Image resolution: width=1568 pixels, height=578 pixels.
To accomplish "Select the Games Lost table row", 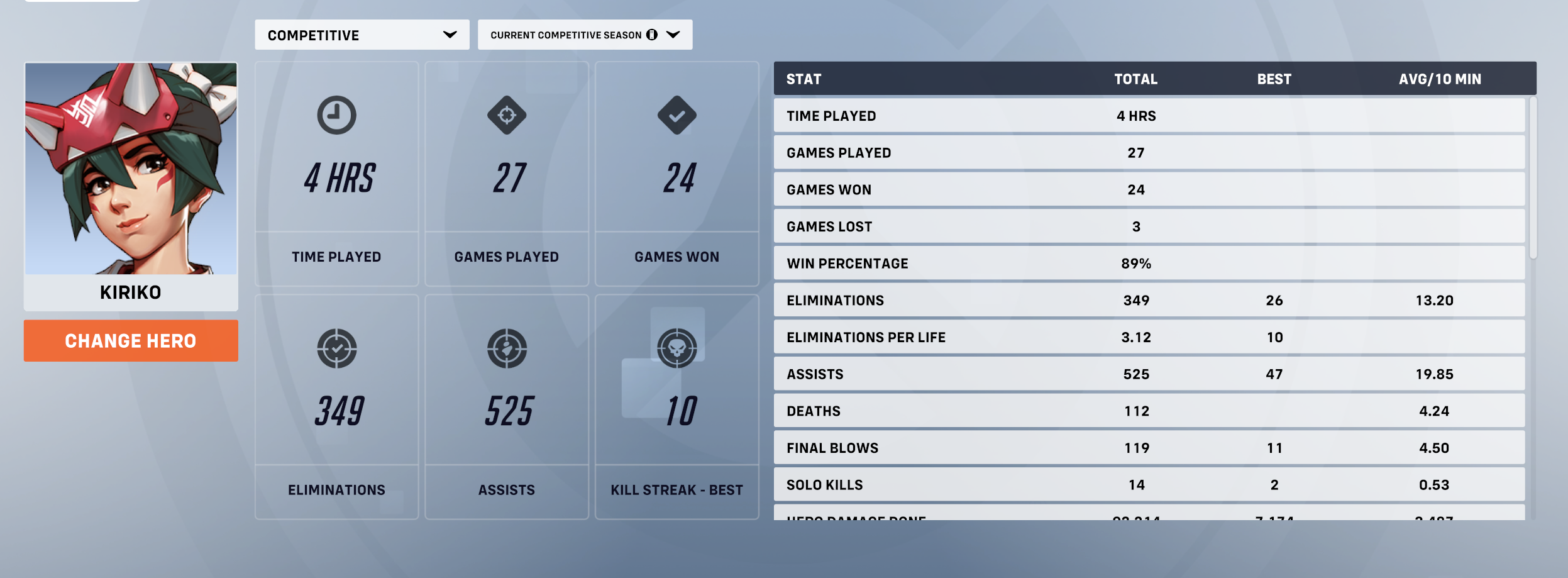I will [x=1149, y=226].
